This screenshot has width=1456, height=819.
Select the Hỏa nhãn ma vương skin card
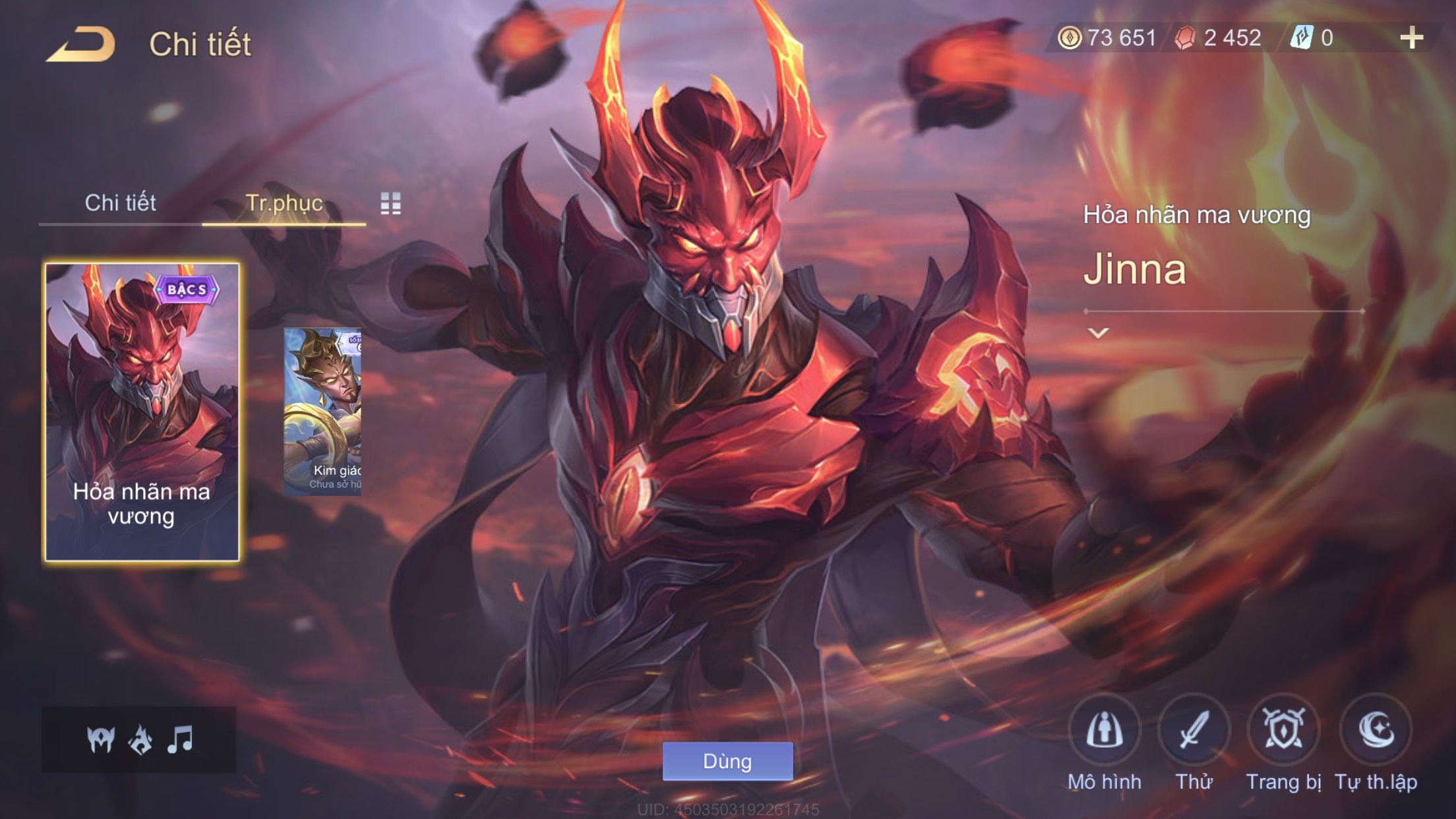point(142,412)
